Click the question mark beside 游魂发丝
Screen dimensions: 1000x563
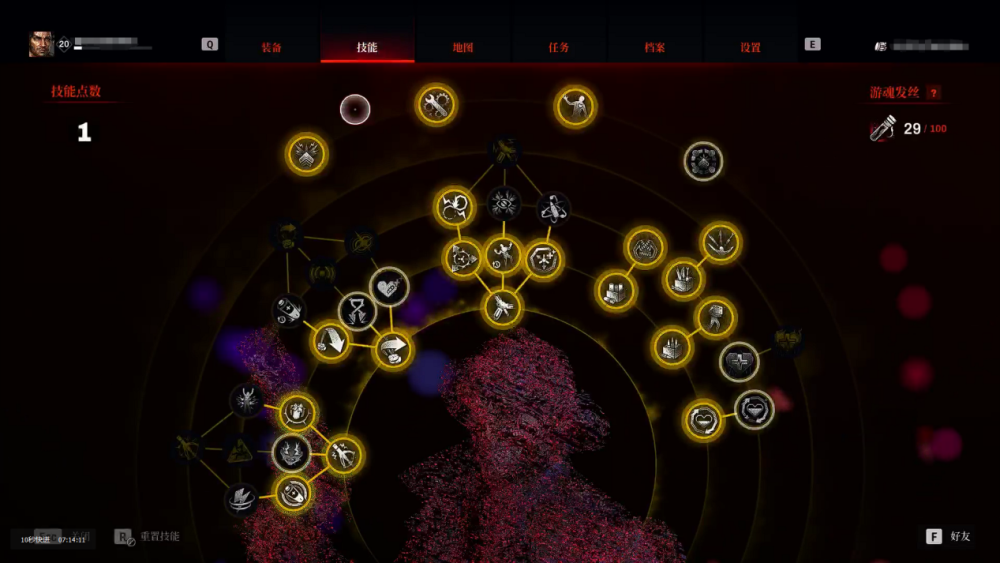point(934,93)
